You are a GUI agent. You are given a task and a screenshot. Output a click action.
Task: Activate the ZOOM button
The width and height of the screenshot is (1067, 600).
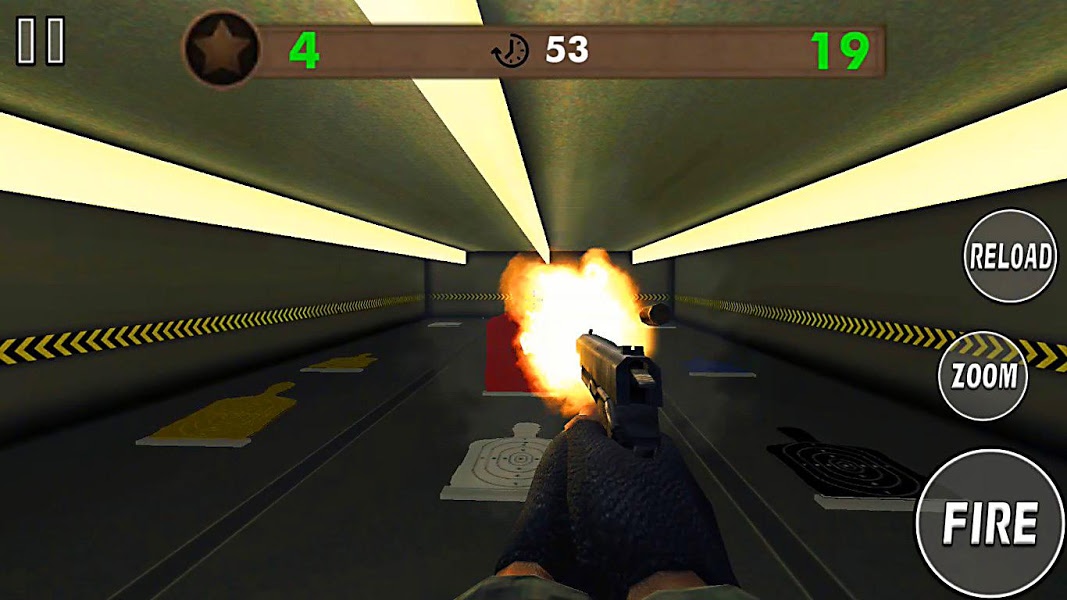[984, 376]
